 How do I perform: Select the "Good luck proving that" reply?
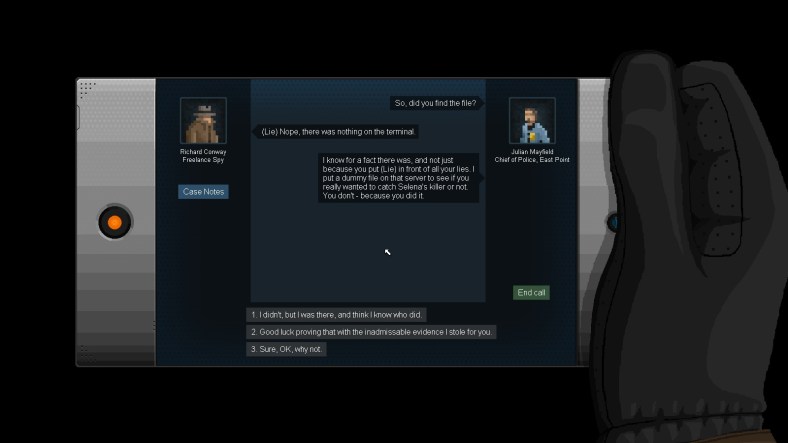point(371,332)
